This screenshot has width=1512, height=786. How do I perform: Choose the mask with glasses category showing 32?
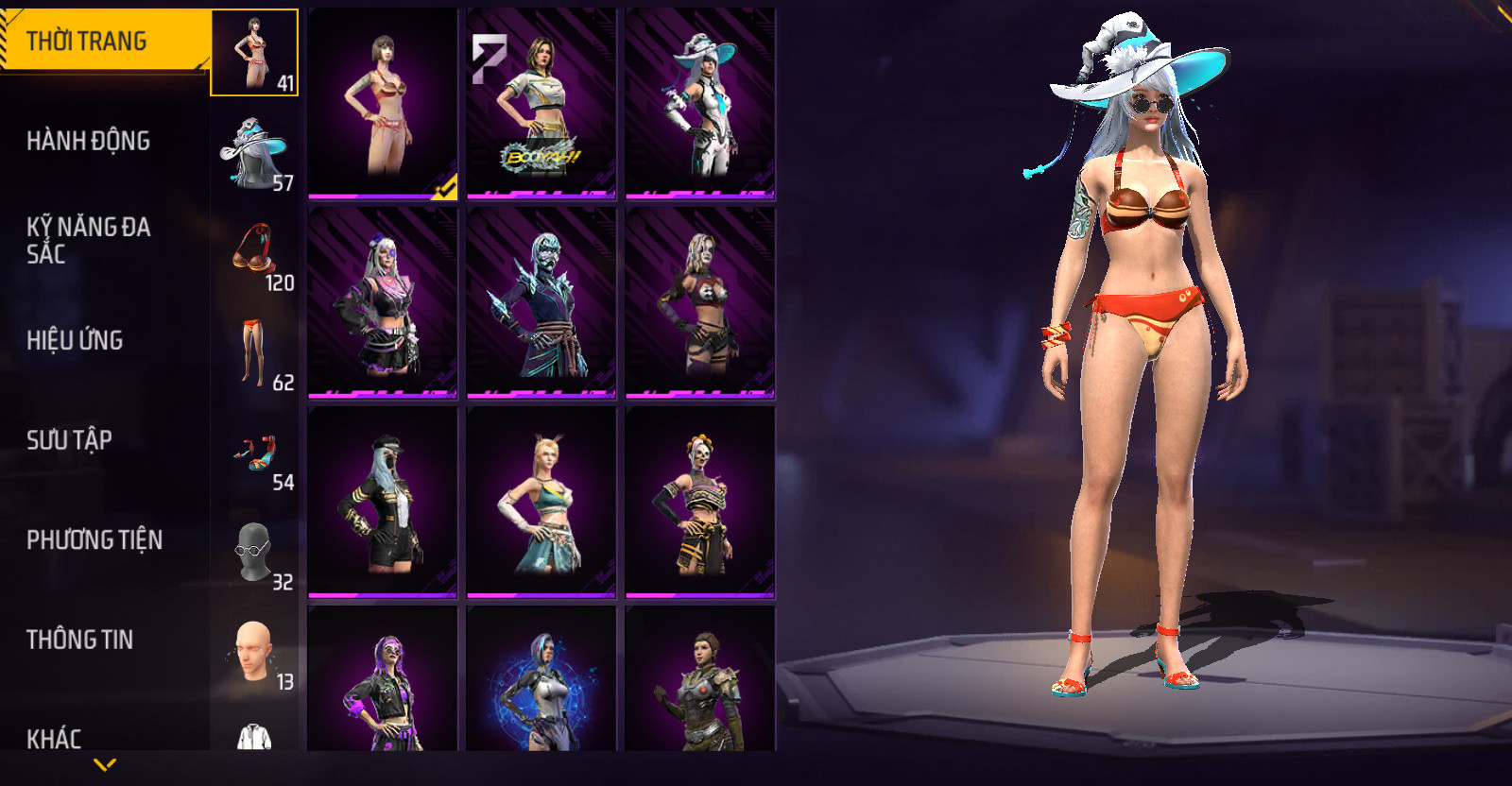coord(254,553)
